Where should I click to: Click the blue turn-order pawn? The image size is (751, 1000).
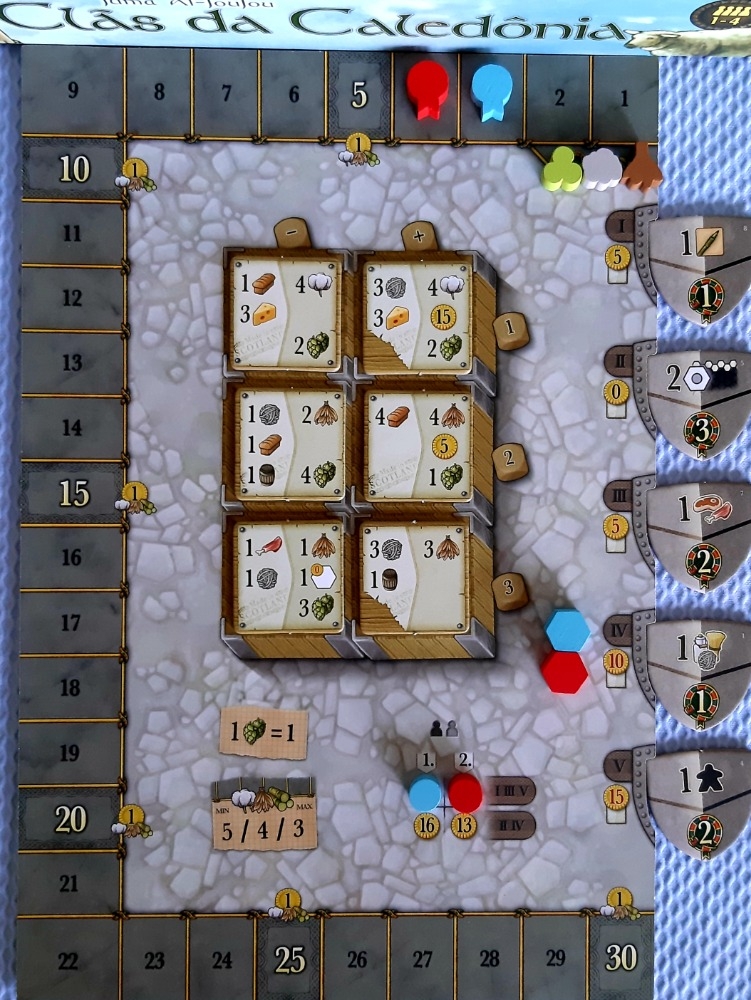tap(426, 792)
